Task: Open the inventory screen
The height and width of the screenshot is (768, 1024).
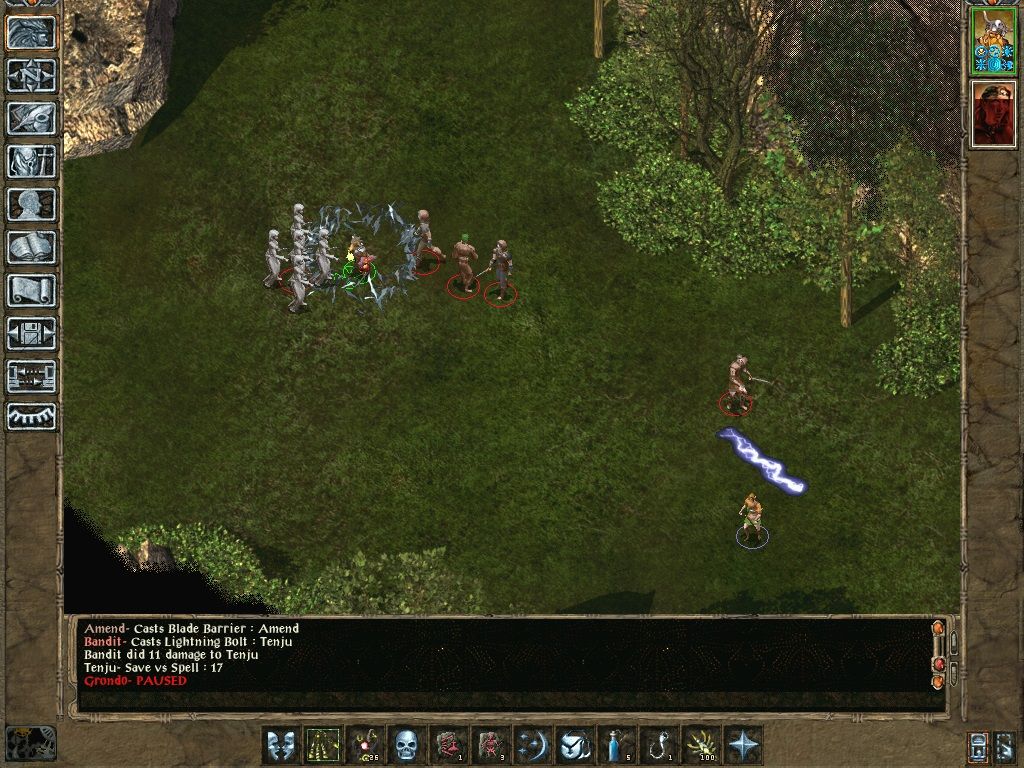Action: (x=31, y=161)
